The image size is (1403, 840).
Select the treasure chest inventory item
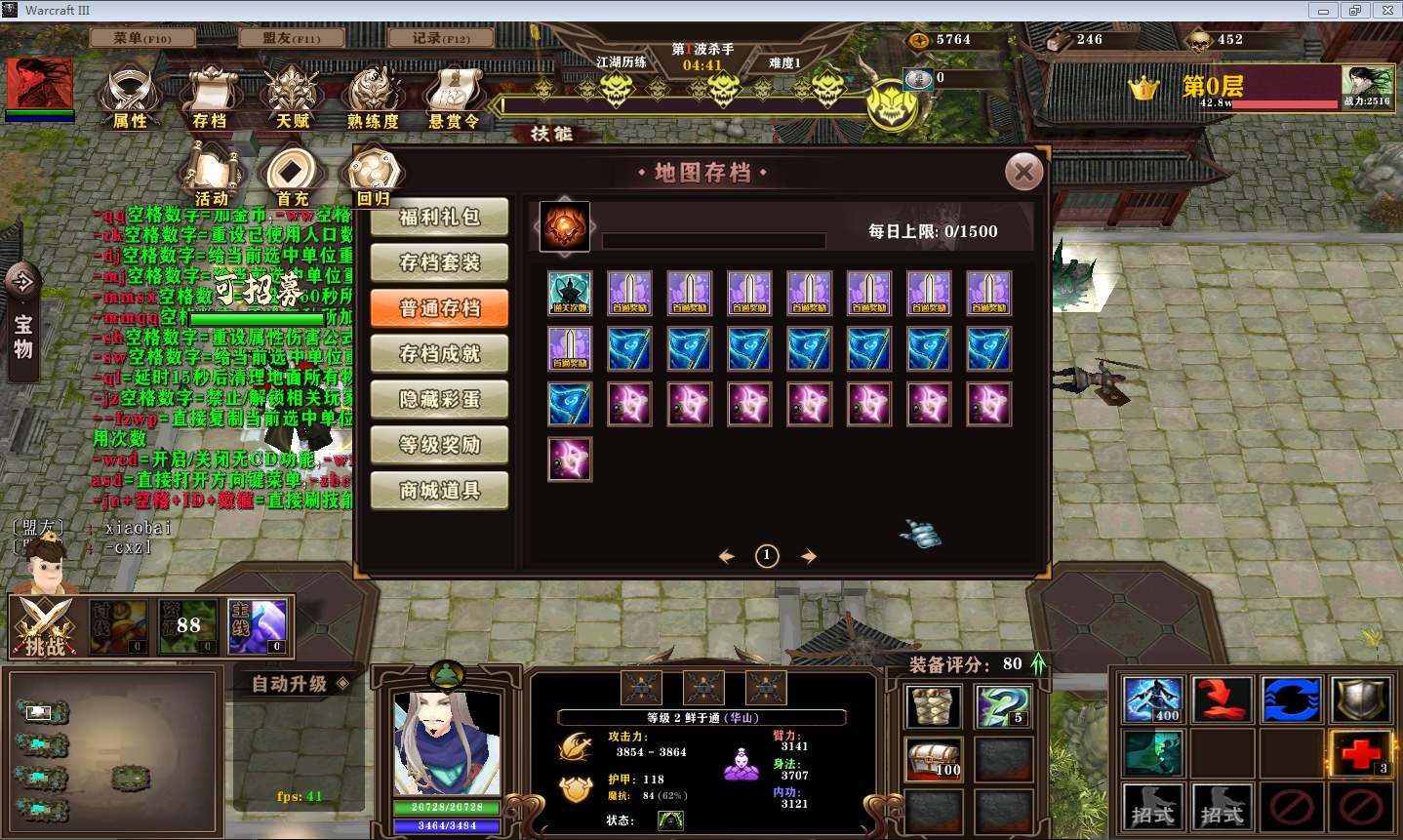click(x=934, y=759)
